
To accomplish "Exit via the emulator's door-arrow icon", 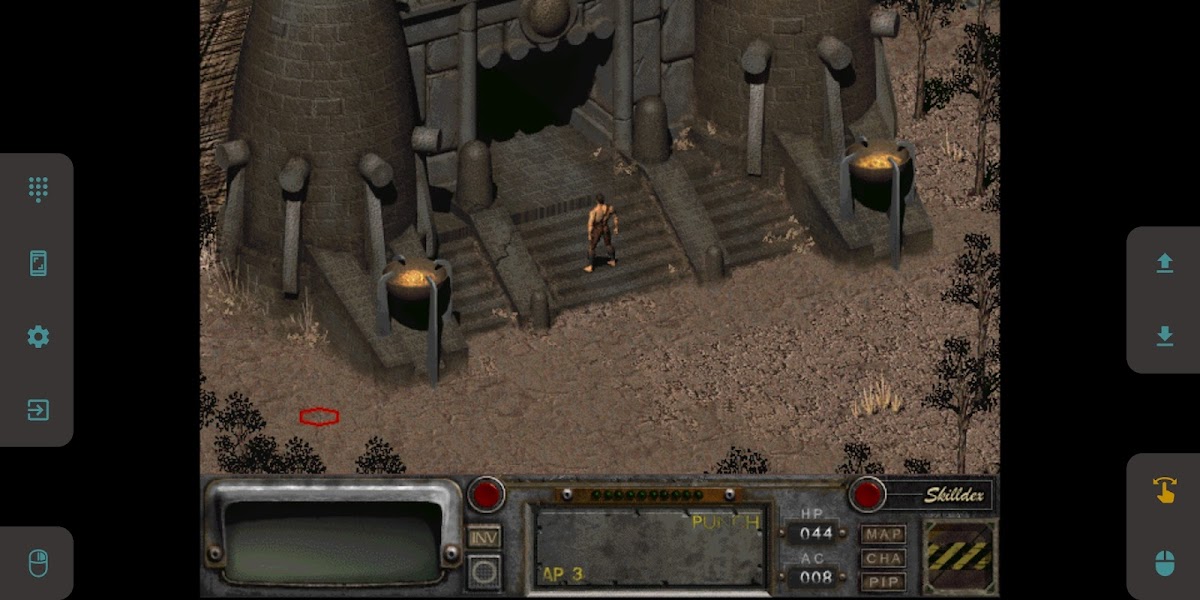I will click(38, 410).
